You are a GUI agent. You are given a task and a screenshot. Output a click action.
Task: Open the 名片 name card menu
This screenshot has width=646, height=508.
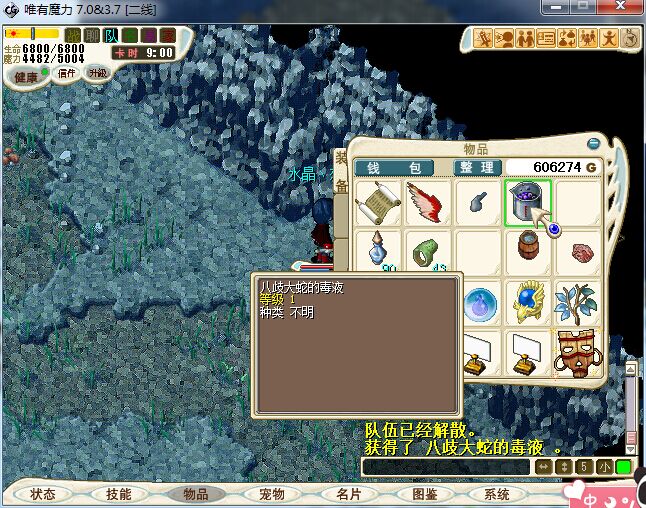click(348, 494)
